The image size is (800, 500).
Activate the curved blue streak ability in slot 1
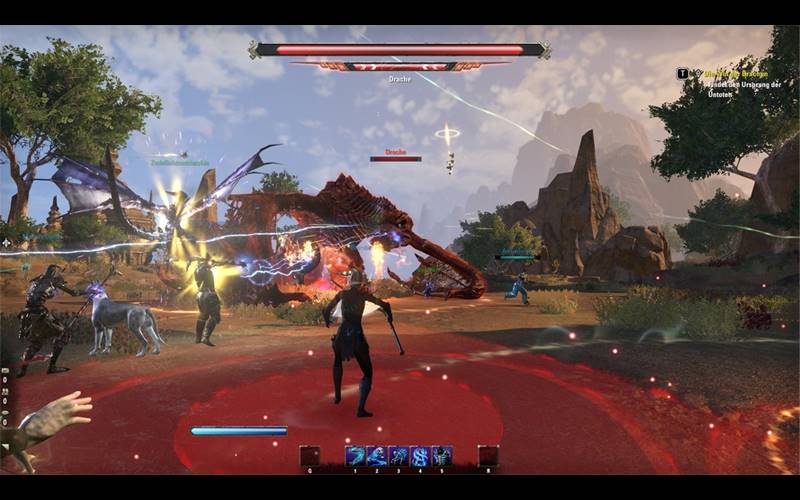point(355,456)
